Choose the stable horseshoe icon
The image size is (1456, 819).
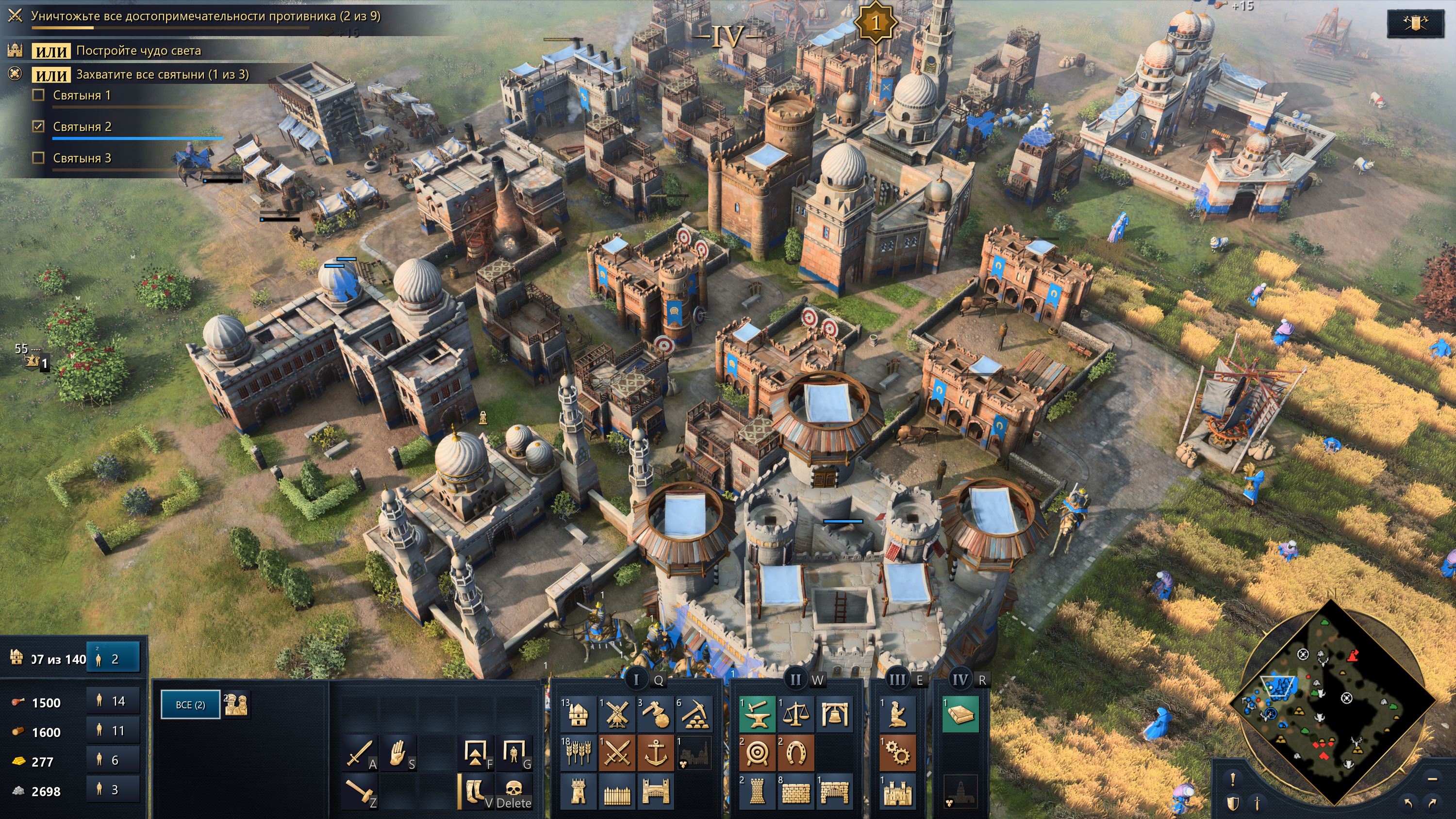pos(795,753)
